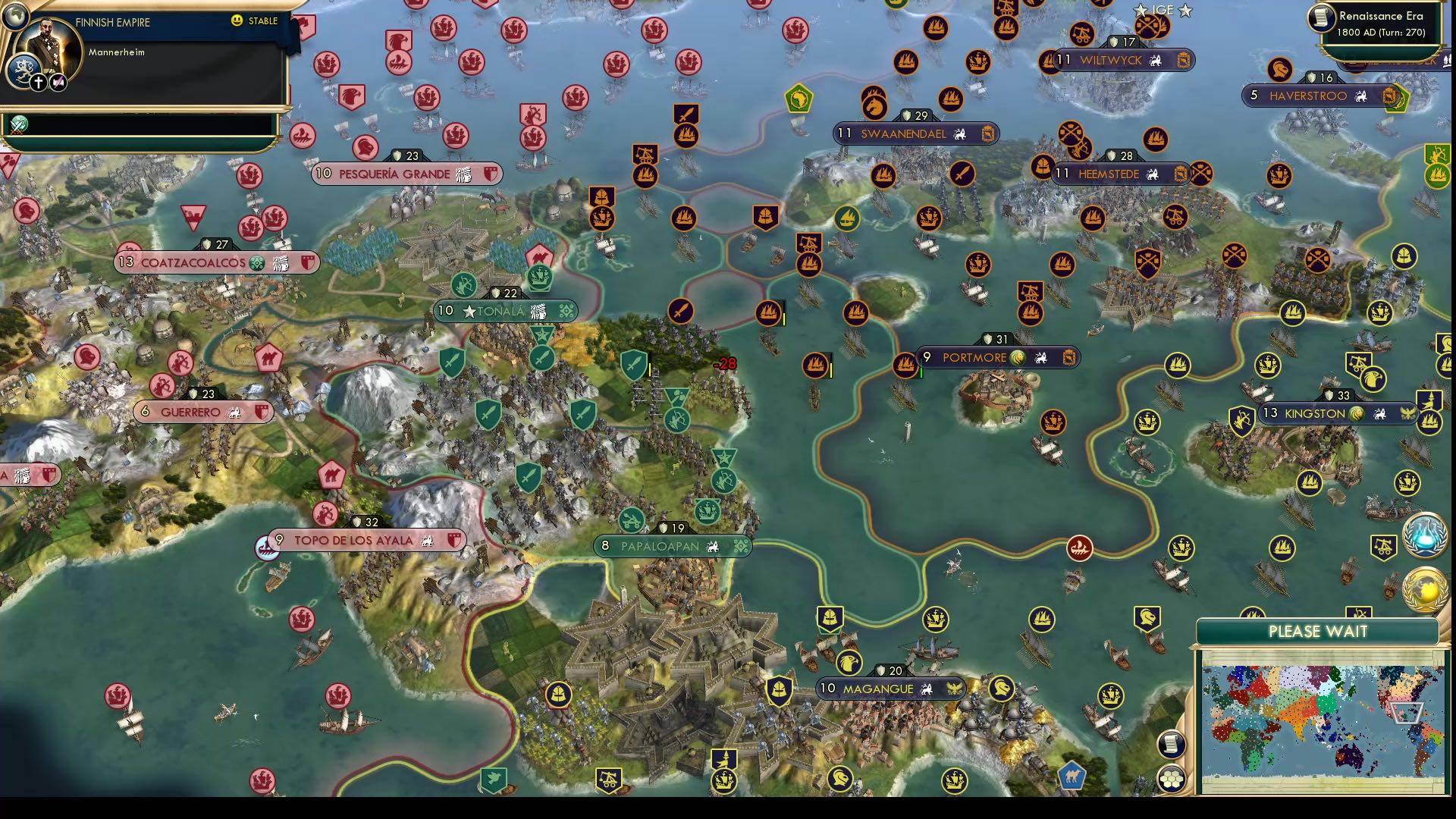
Task: Click the PLEASE WAIT banner
Action: (1318, 631)
